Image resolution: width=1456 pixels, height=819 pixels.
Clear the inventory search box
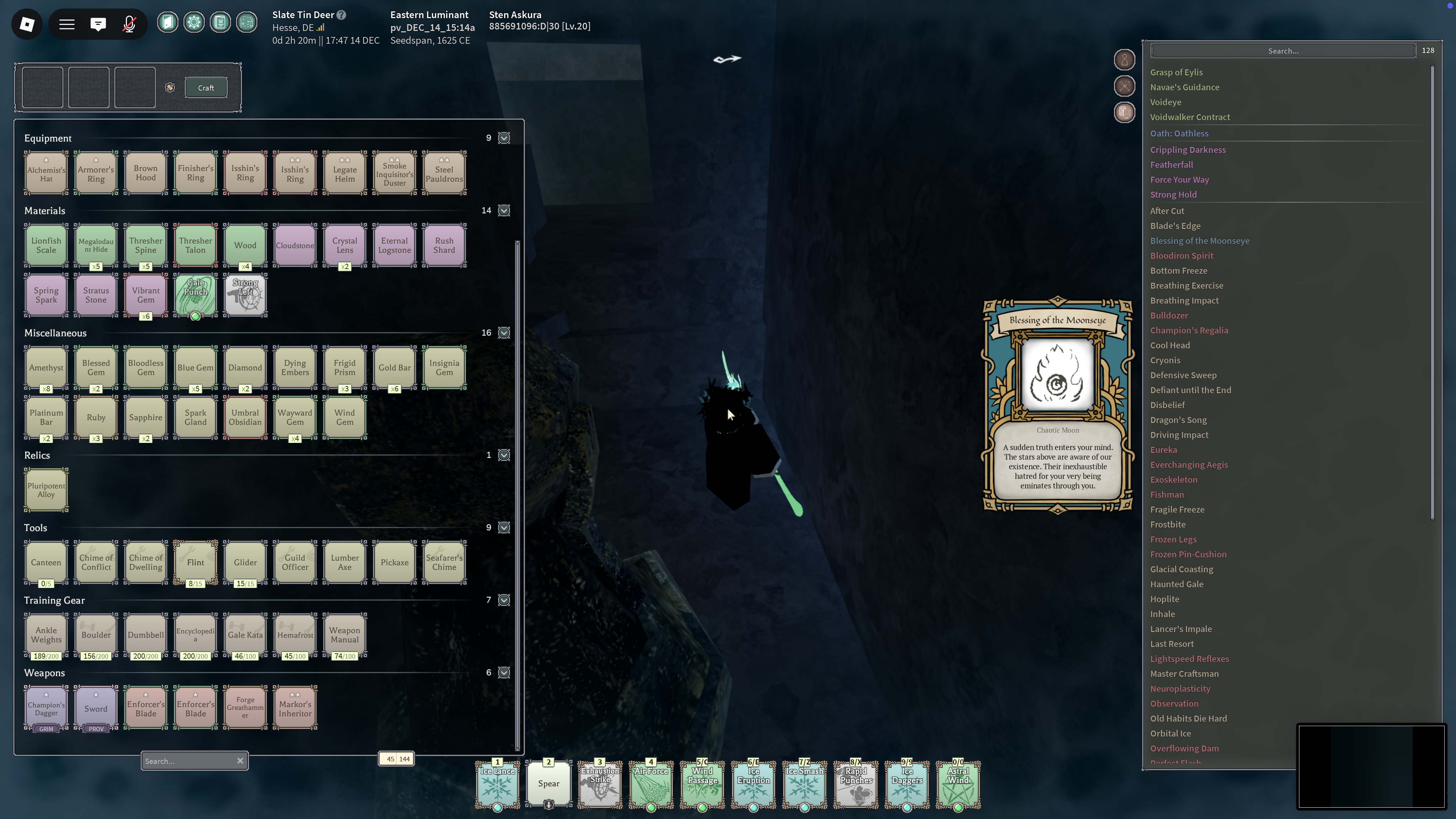coord(240,761)
